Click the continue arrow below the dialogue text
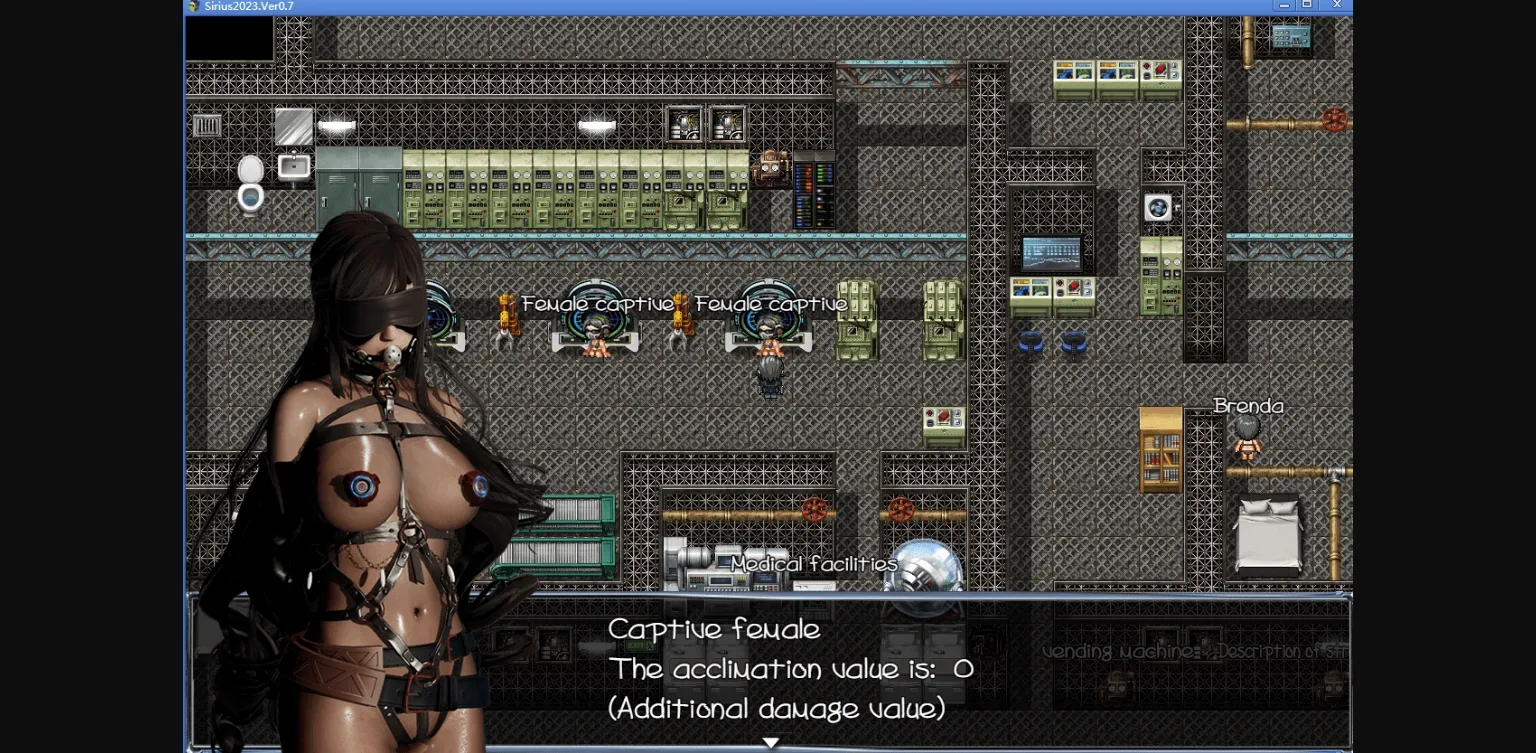 pos(770,742)
